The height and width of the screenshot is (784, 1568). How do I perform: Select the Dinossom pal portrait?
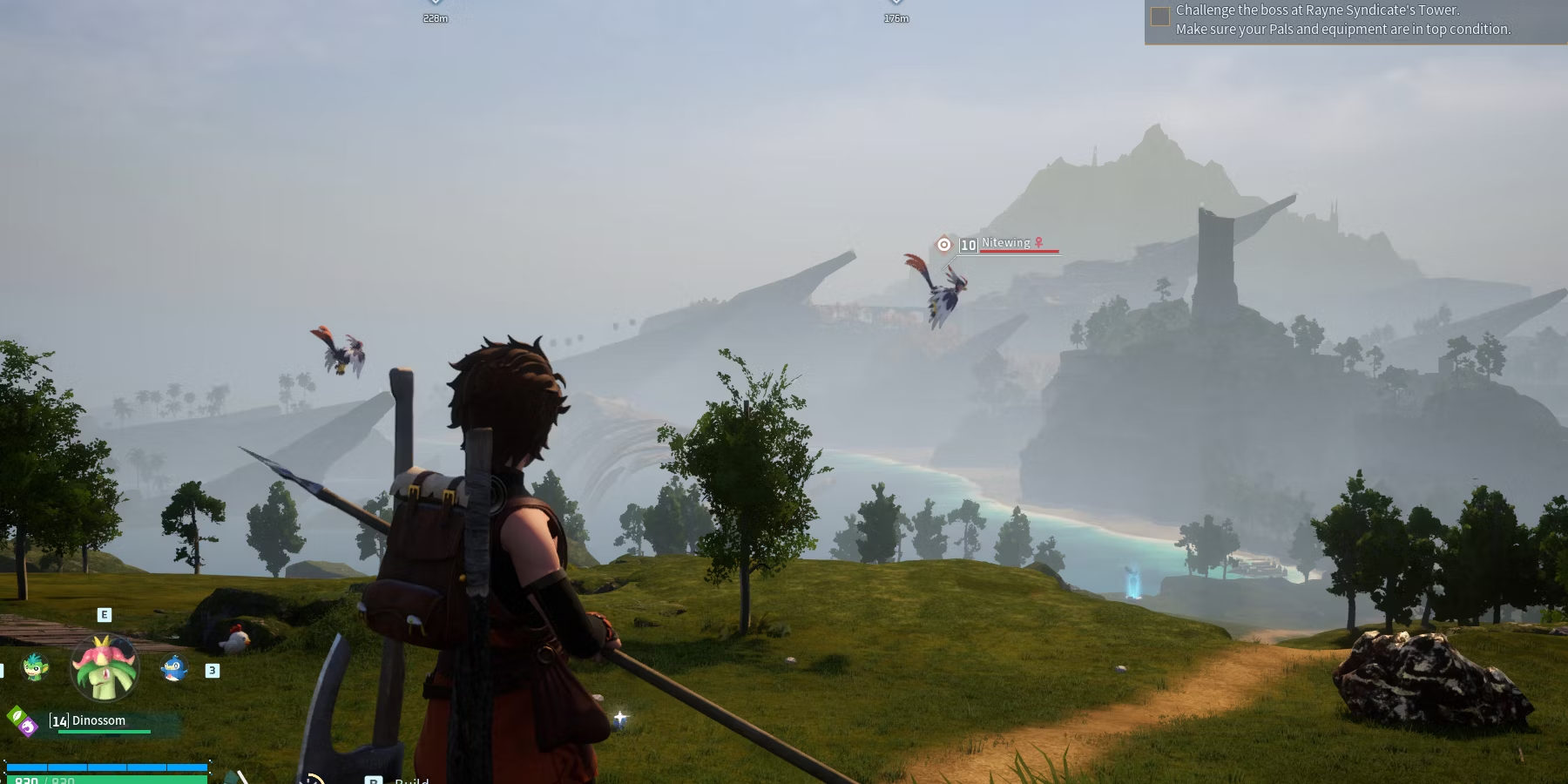click(105, 668)
